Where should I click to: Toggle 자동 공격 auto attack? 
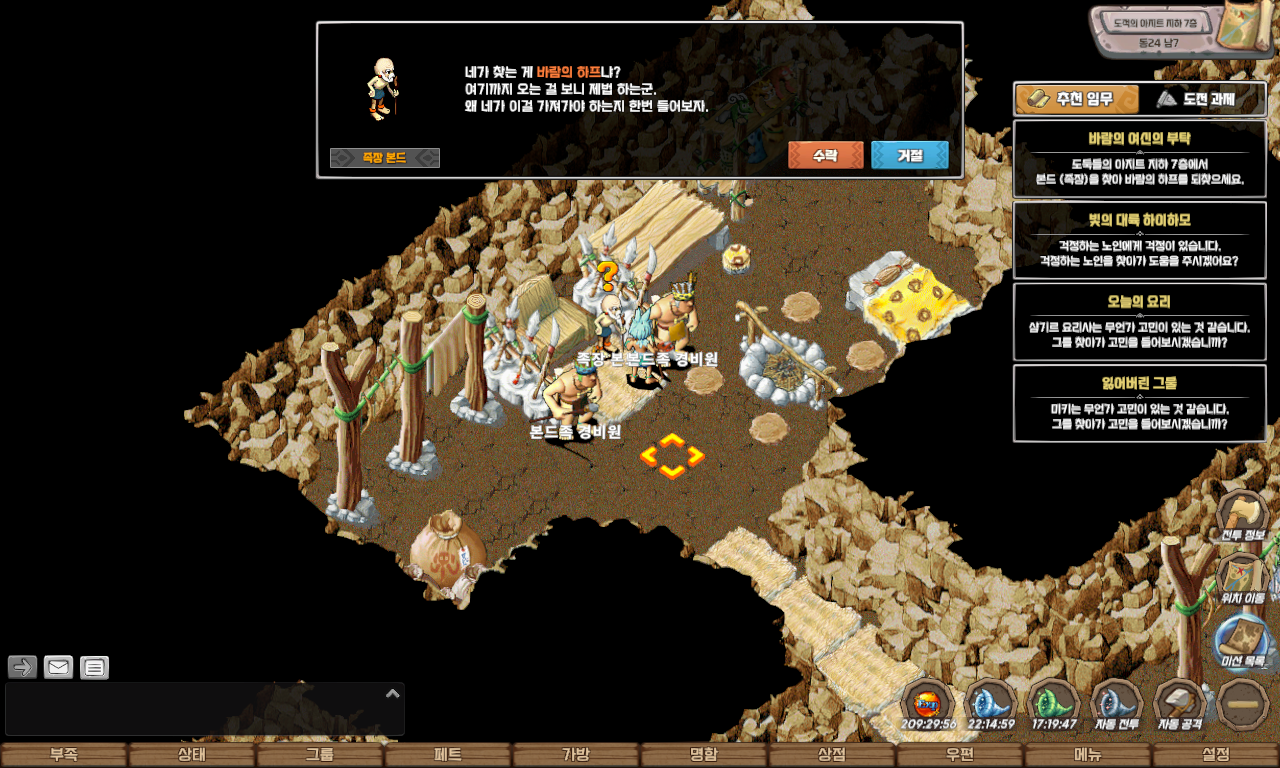tap(1180, 704)
